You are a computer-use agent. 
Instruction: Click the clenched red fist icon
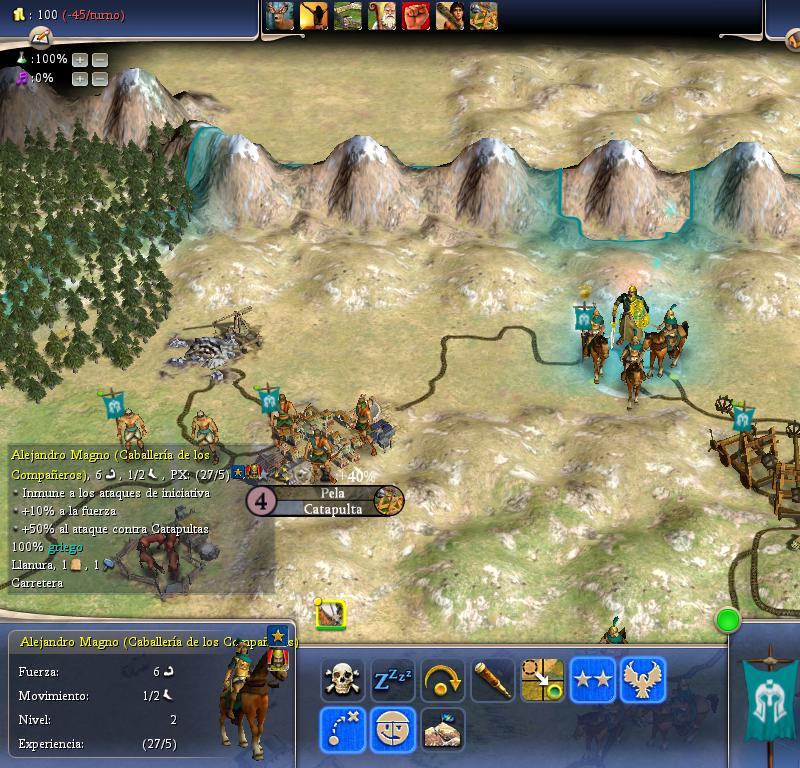(x=416, y=16)
